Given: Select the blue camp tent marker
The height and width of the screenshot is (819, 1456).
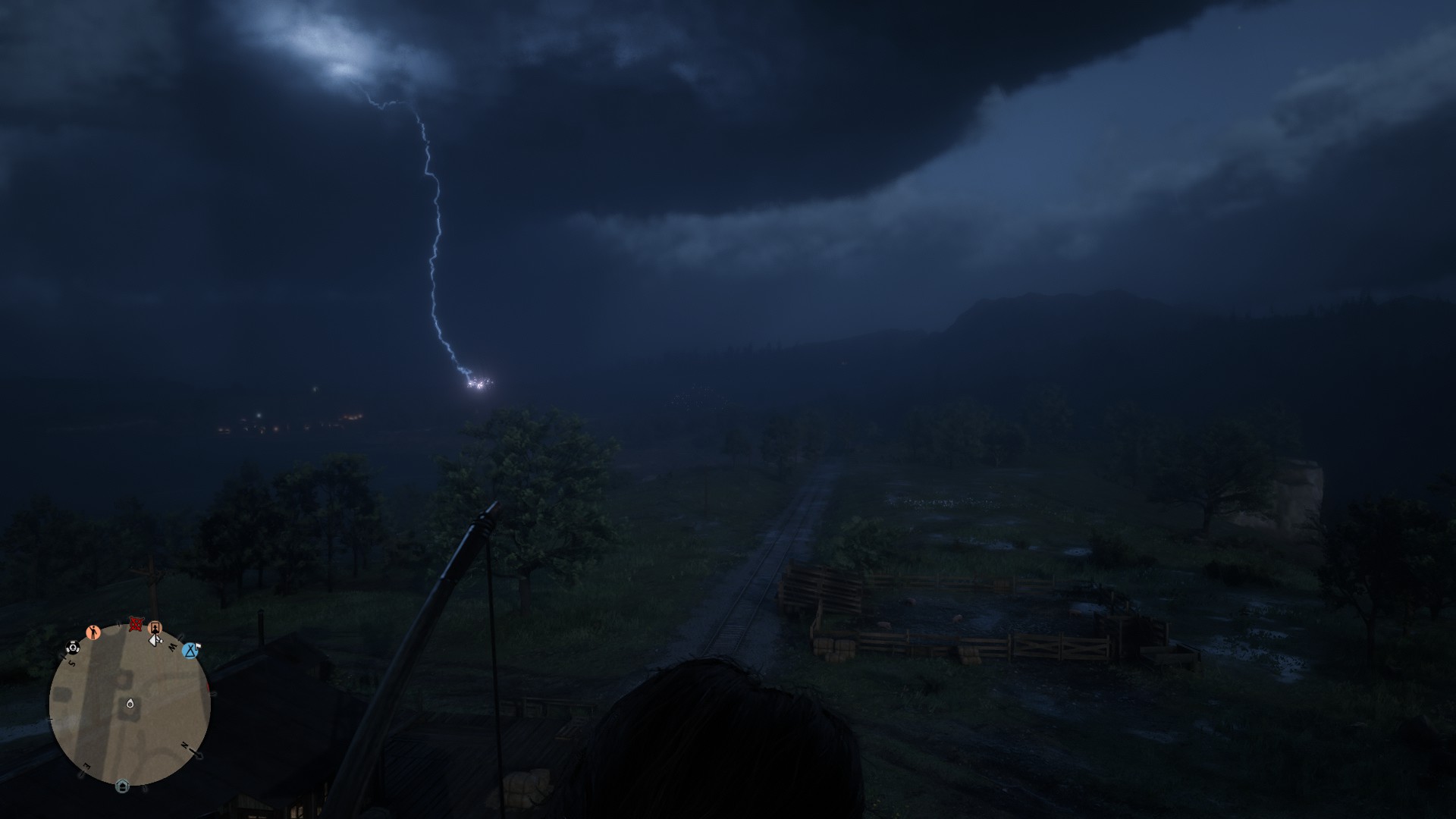Looking at the screenshot, I should coord(190,650).
